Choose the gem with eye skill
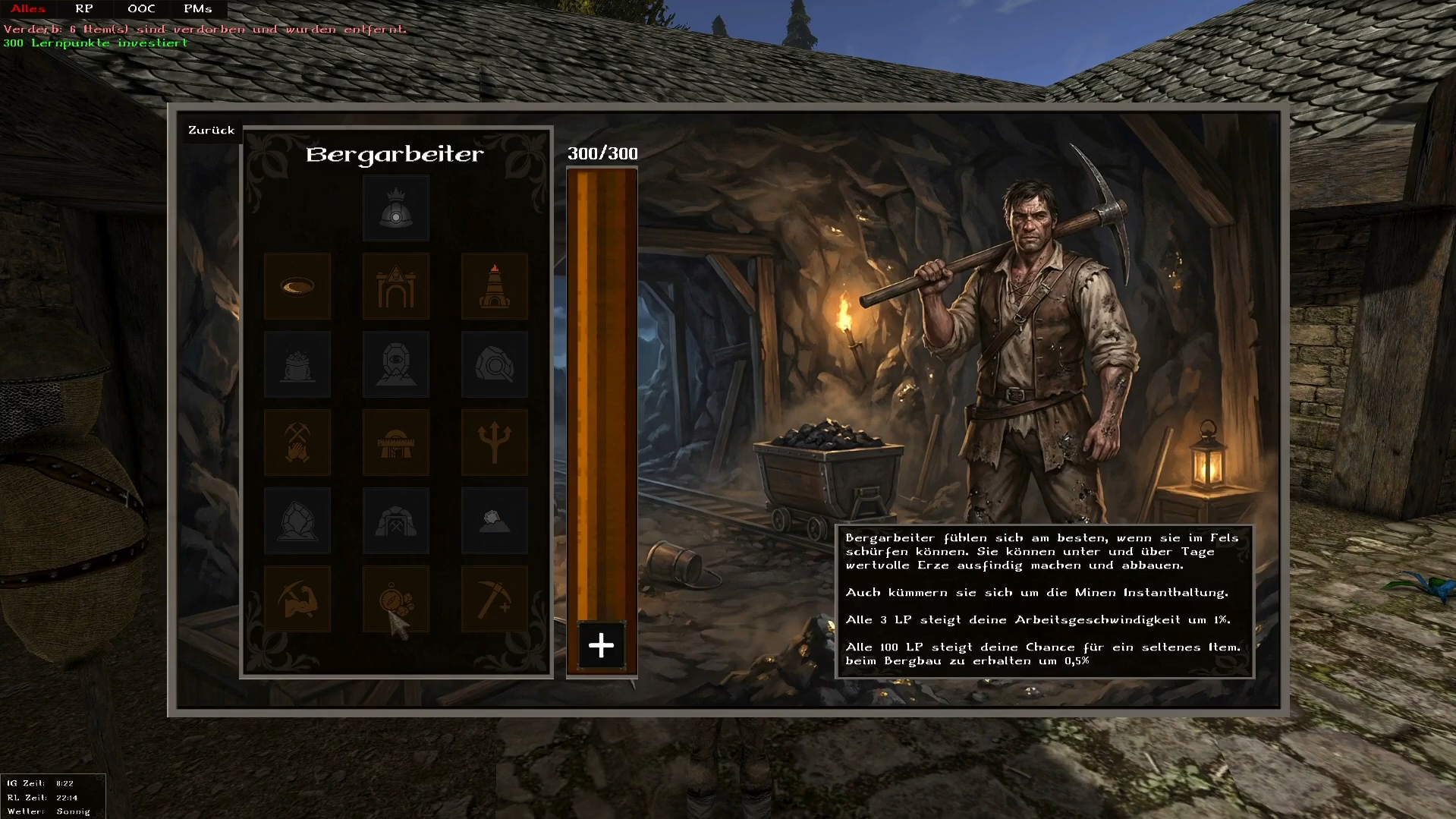The image size is (1456, 819). point(396,364)
